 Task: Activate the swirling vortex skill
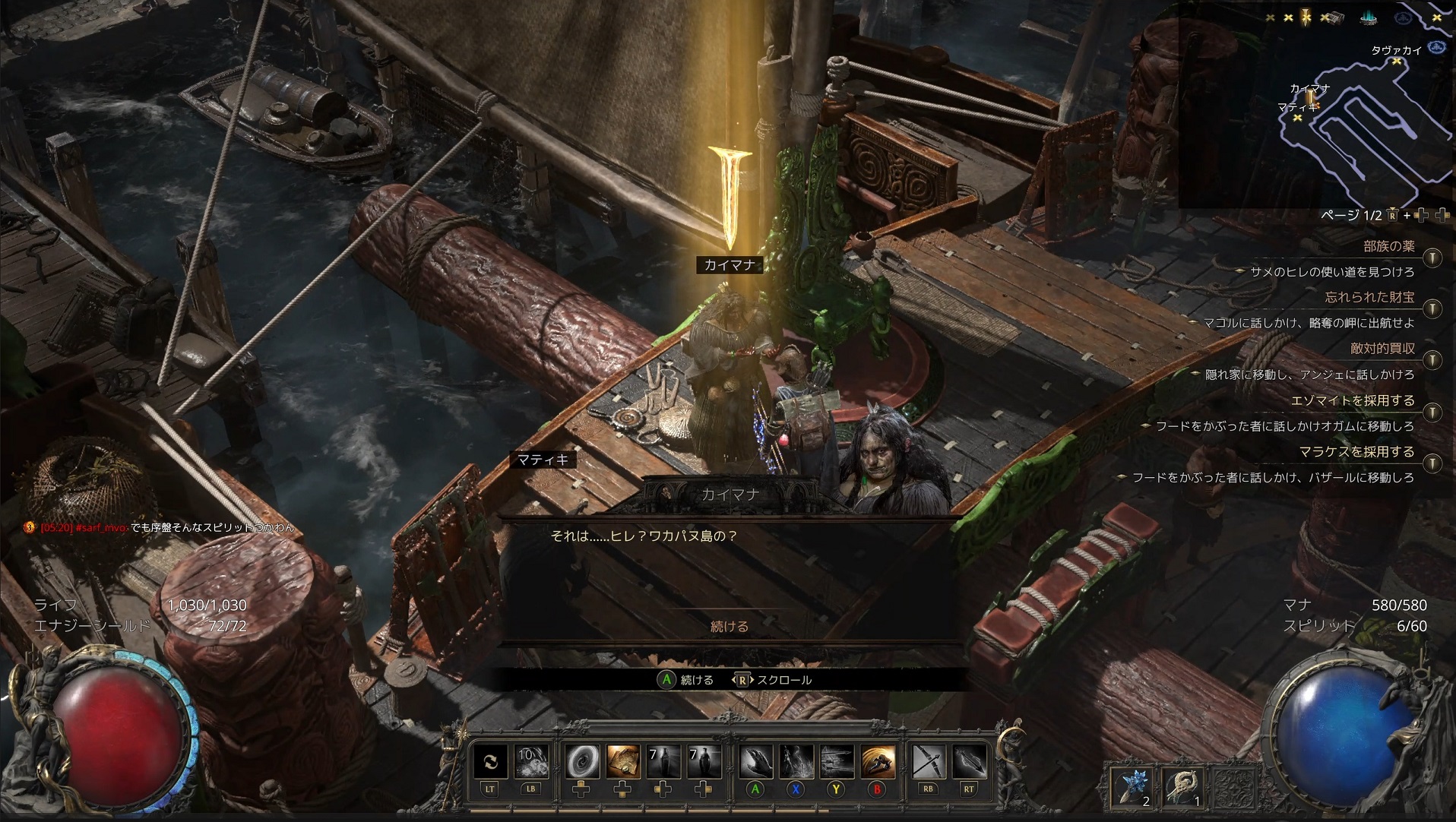(582, 761)
